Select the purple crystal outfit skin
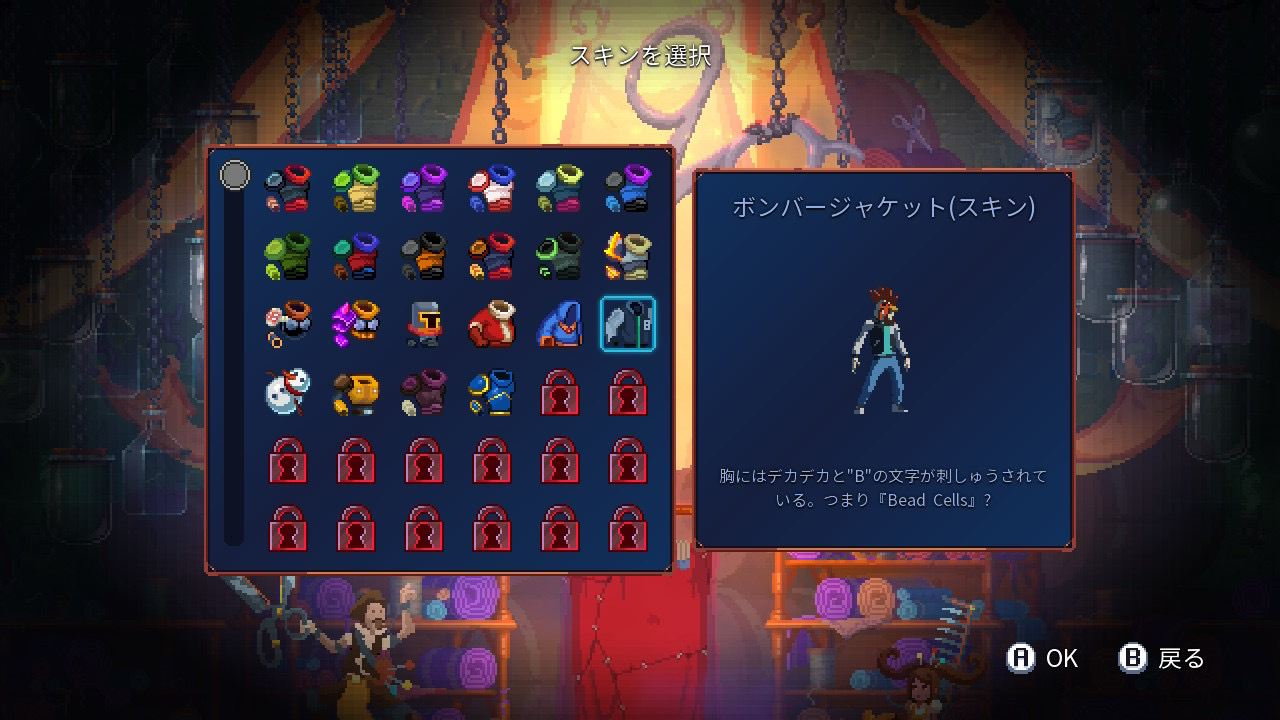Screen dimensions: 1280x720 pos(355,324)
